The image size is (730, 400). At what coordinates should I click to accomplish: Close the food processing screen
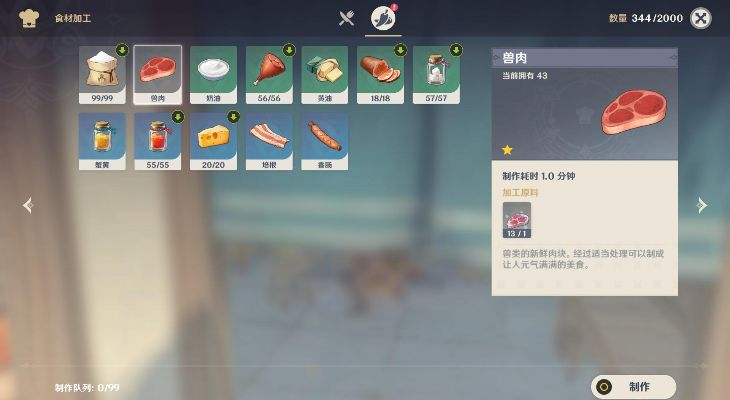coord(702,18)
